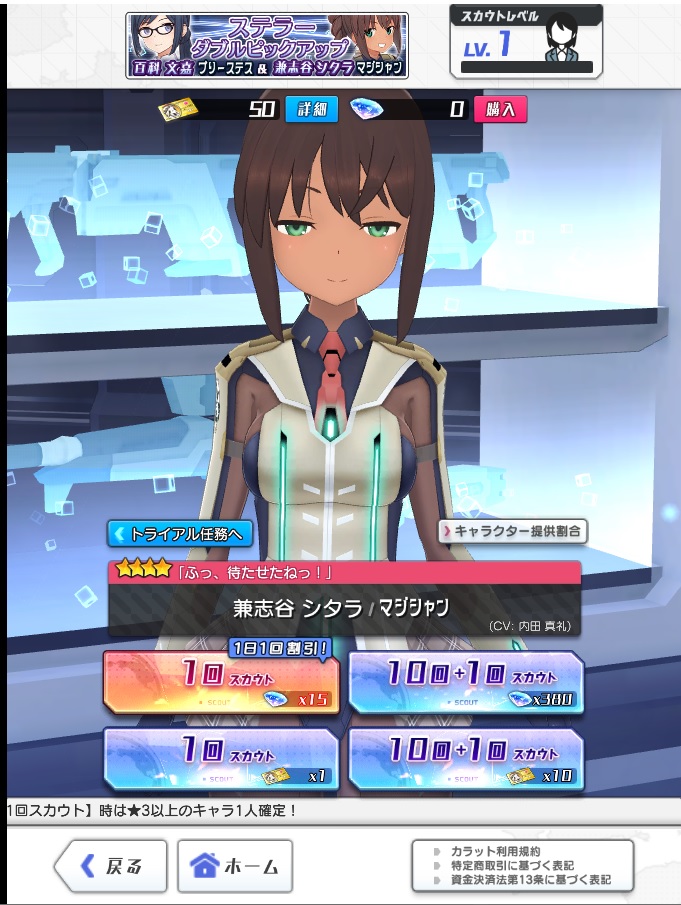Do the 10回+1回 scout for 380 gems
The height and width of the screenshot is (905, 681).
(x=465, y=682)
